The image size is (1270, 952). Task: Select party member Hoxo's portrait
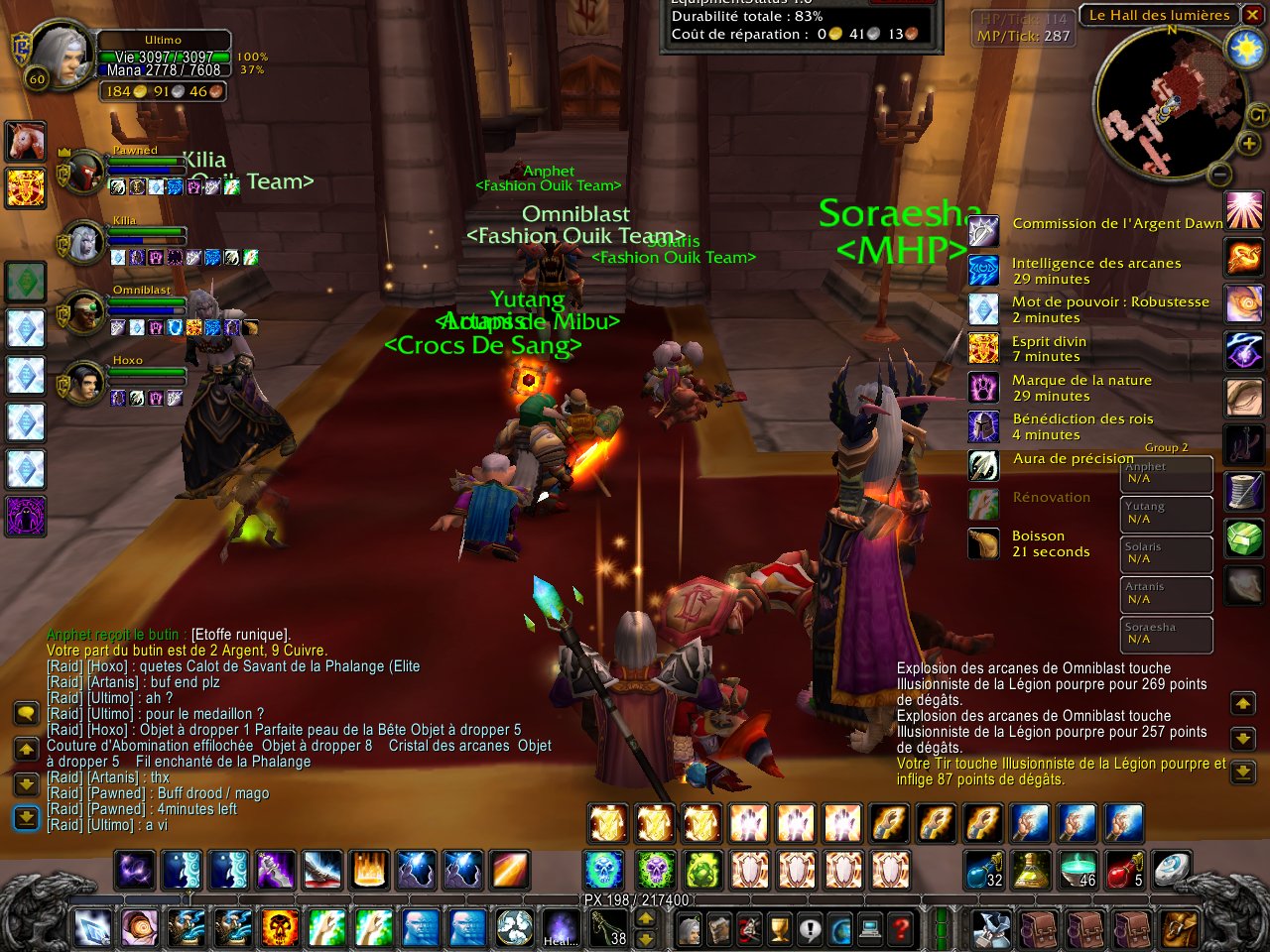point(83,383)
